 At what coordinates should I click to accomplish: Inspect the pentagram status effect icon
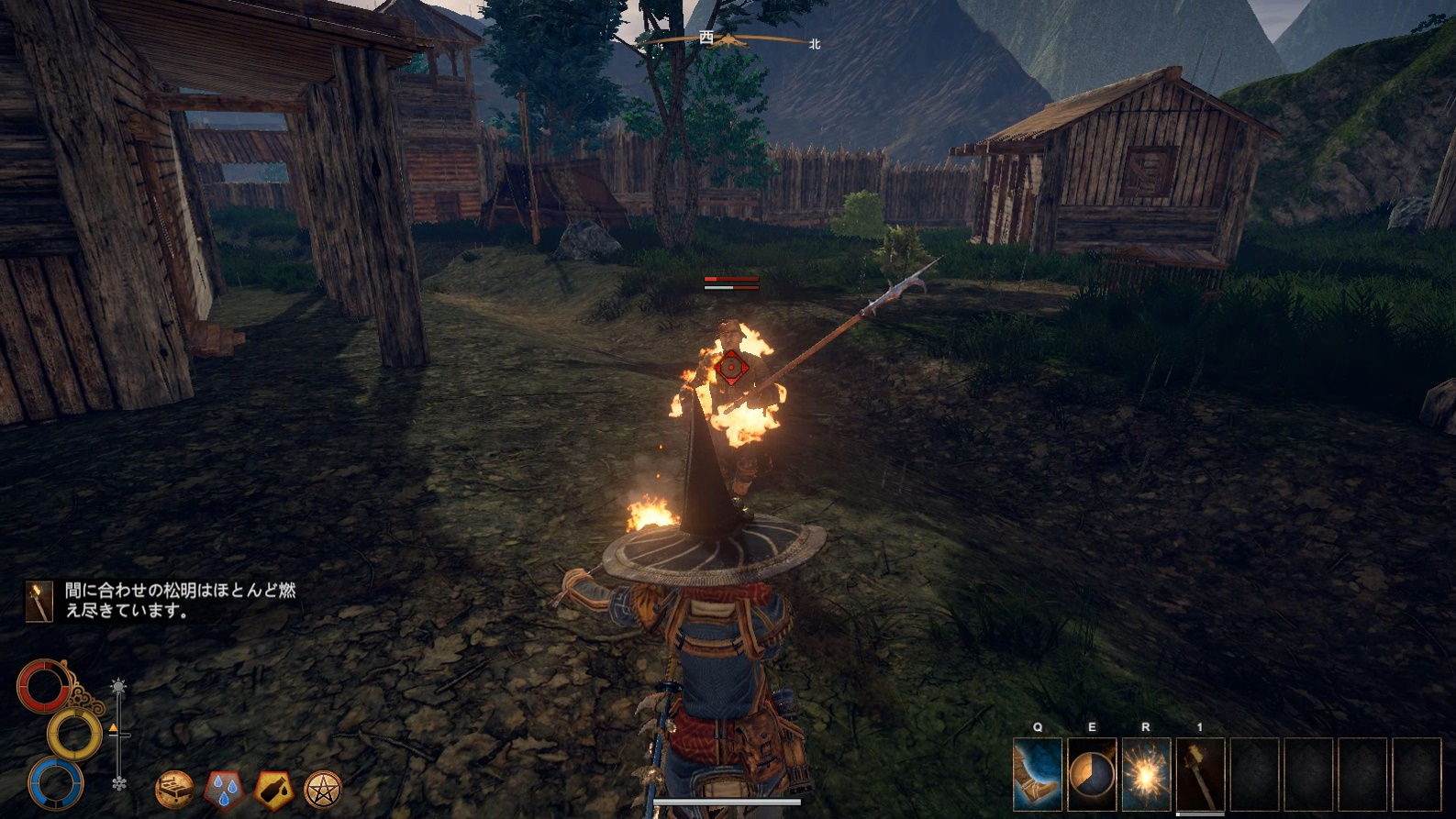click(323, 788)
